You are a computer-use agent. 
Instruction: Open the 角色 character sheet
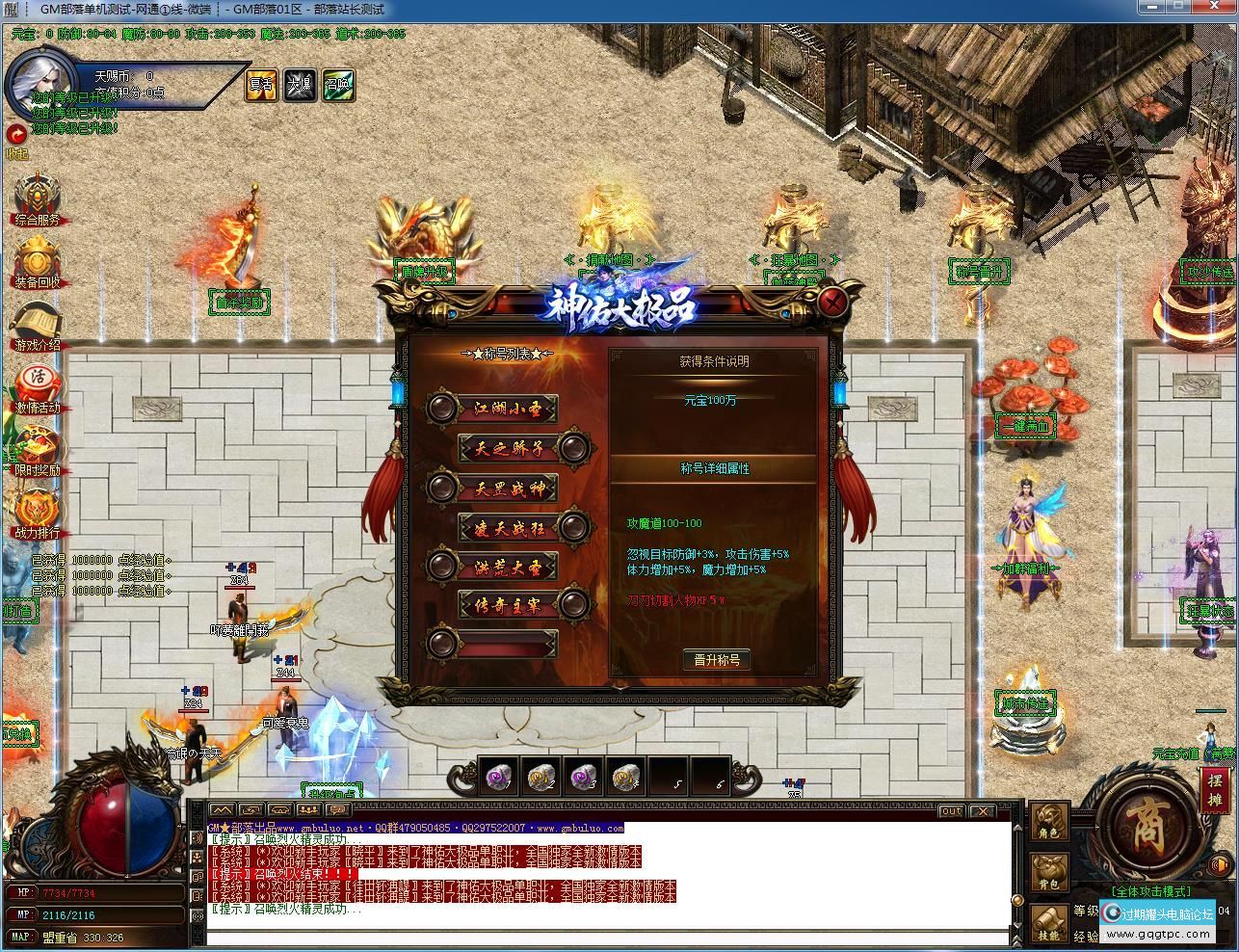(x=1049, y=822)
